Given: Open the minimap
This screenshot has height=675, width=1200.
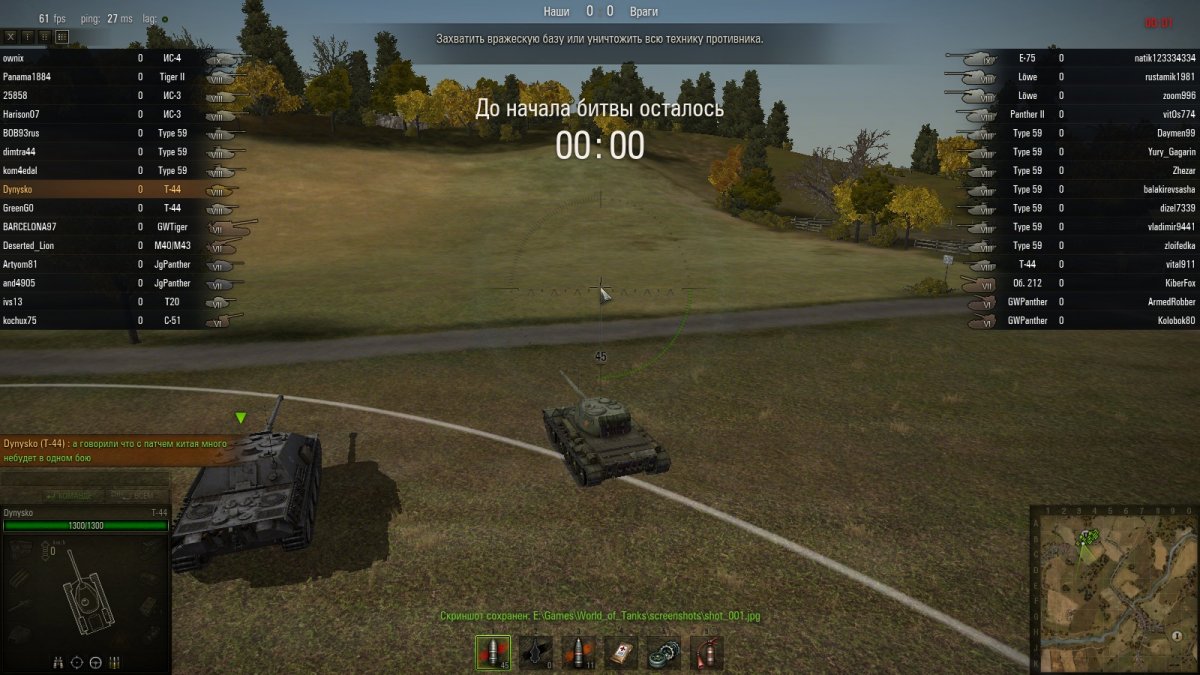Looking at the screenshot, I should click(1113, 589).
